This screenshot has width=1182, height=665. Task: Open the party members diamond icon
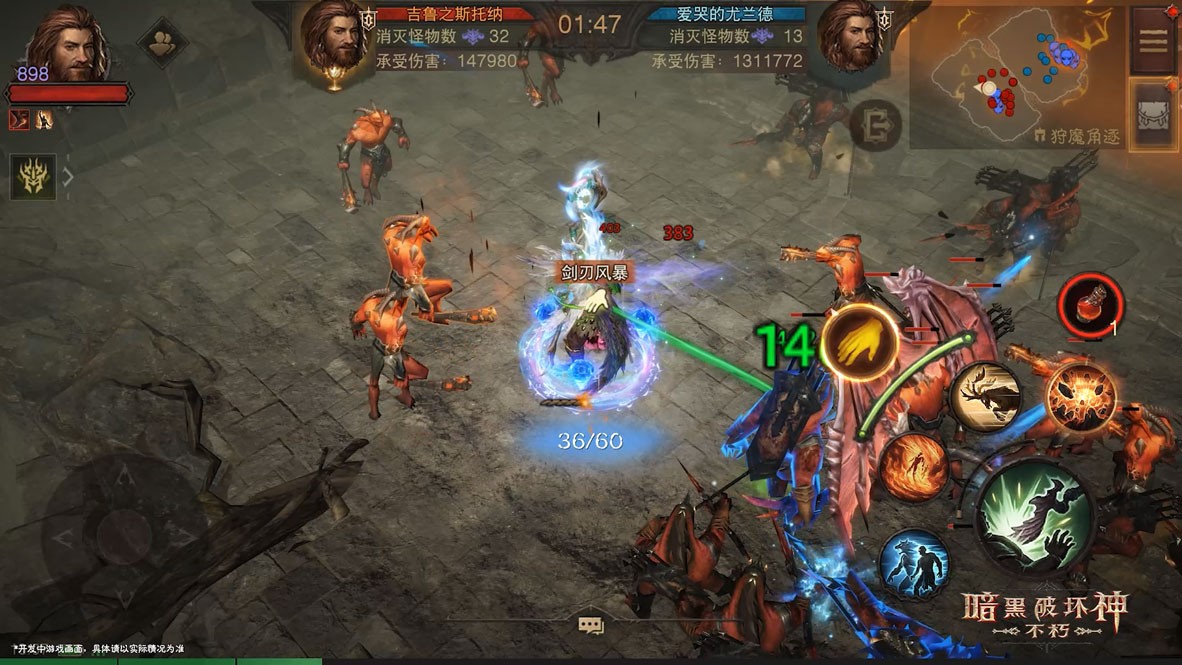tap(162, 42)
